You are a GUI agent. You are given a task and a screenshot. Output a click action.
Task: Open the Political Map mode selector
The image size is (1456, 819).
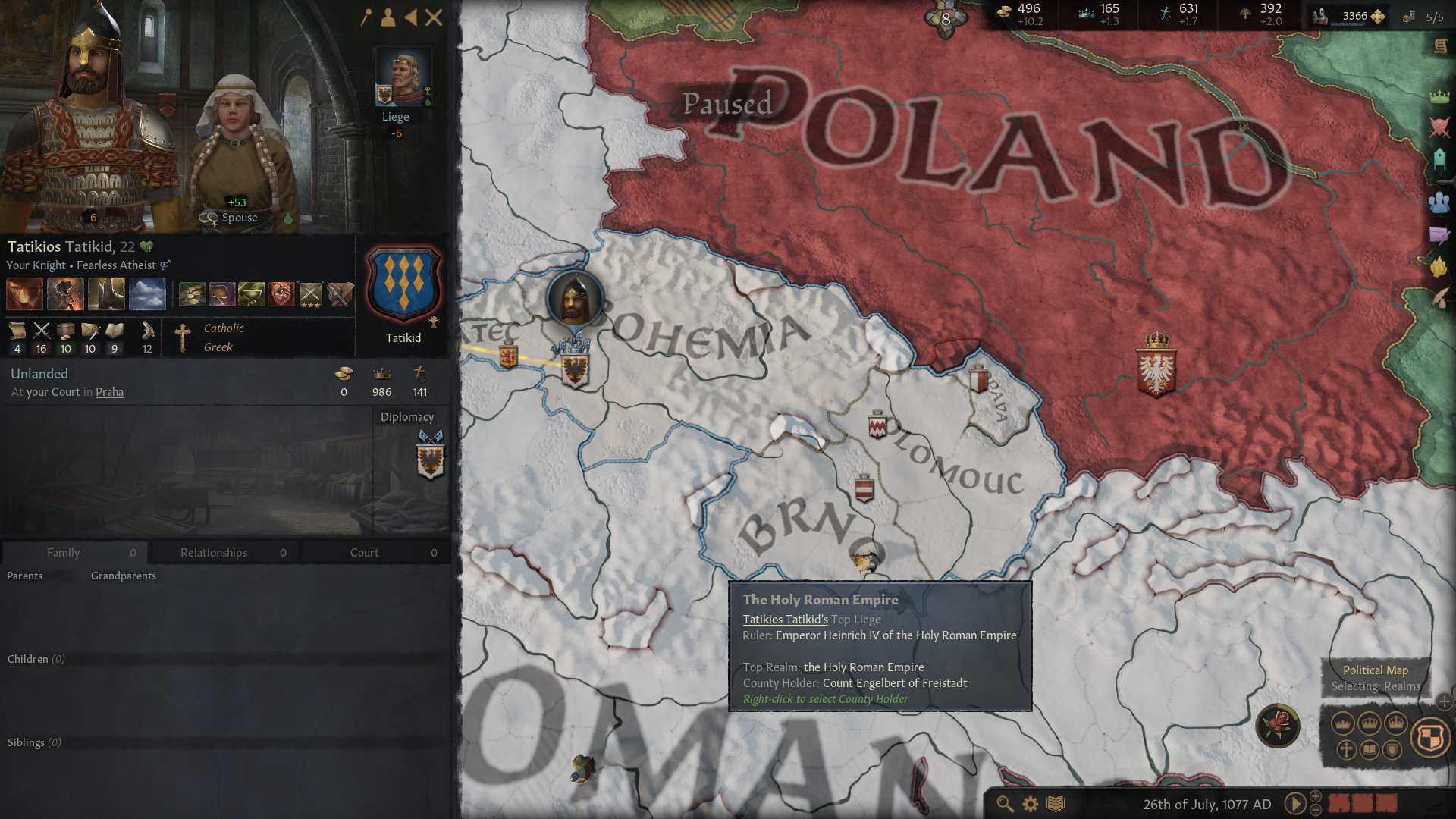pos(1429,737)
